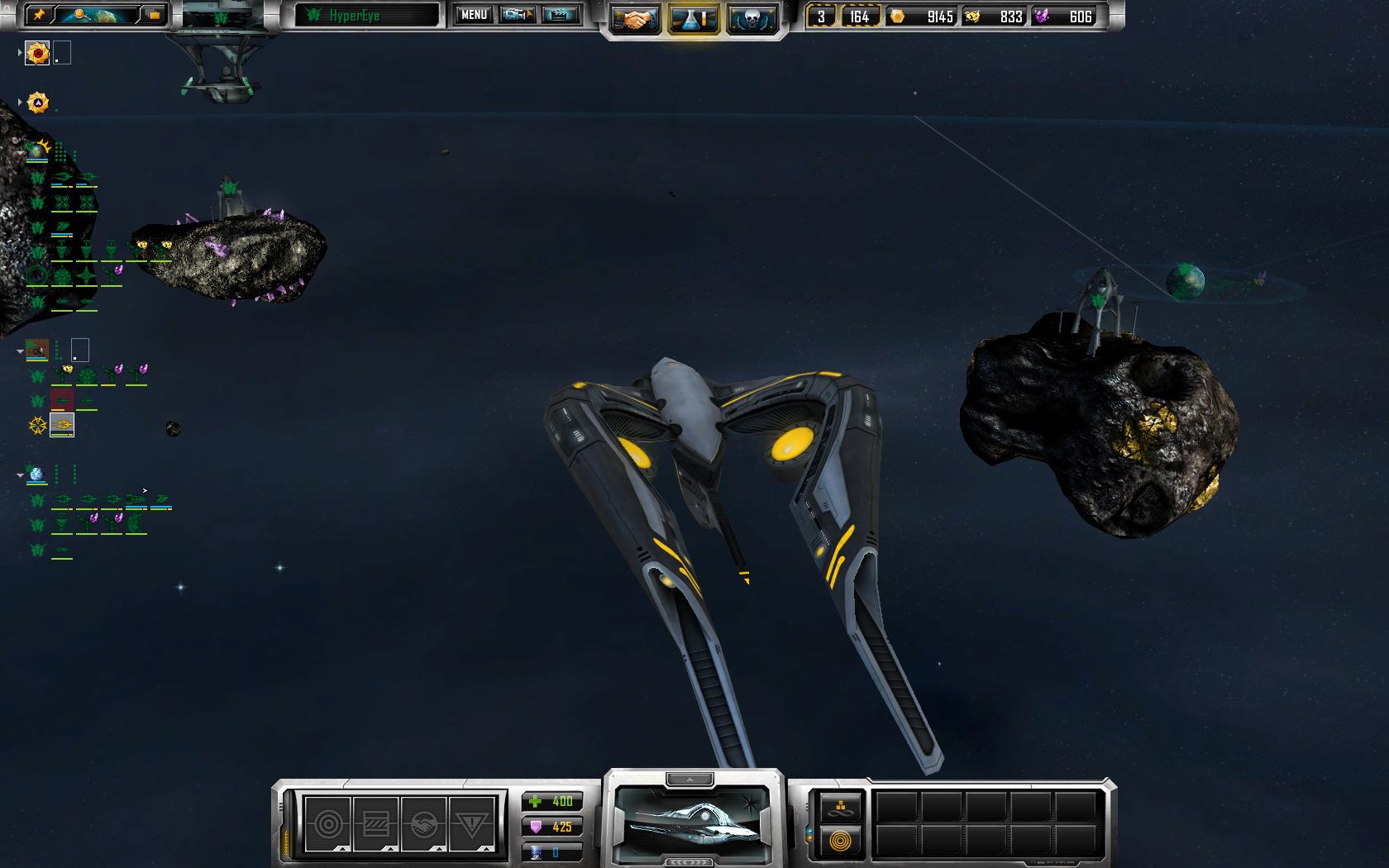Click the film clapper button in top bar

click(560, 15)
